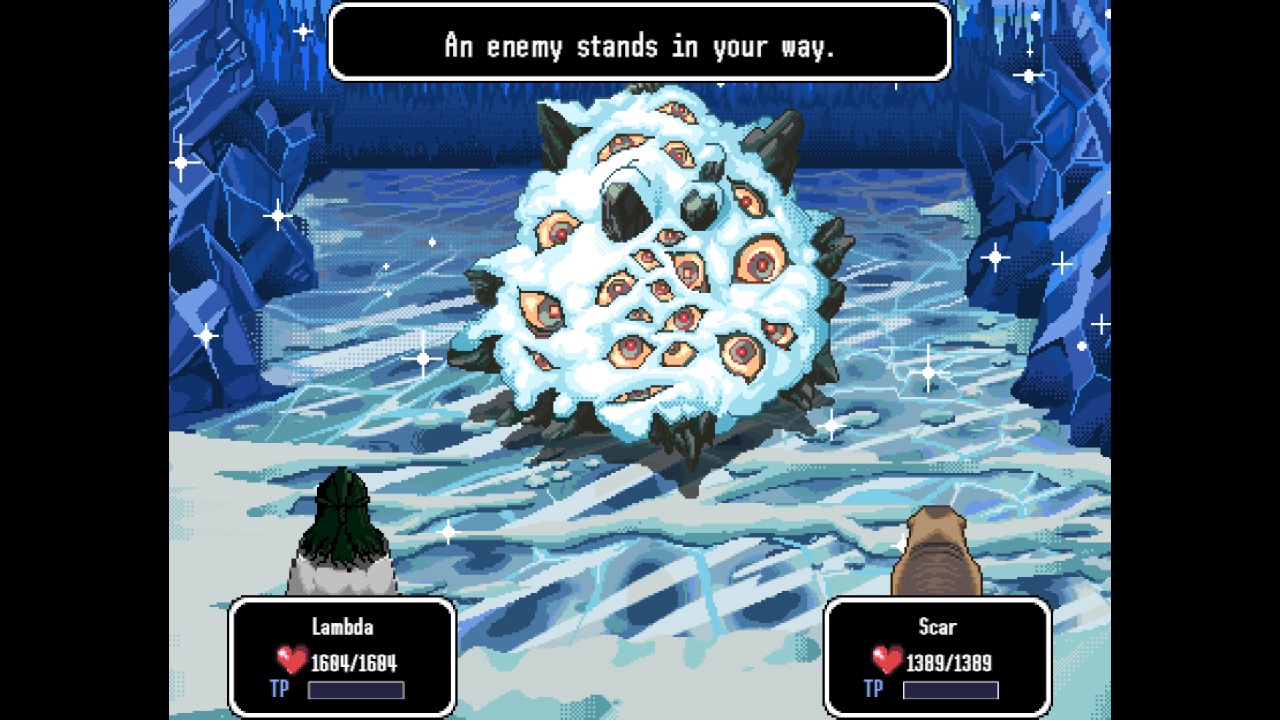Click the TP label in Scar's panel
Image resolution: width=1280 pixels, height=720 pixels.
pyautogui.click(x=872, y=689)
